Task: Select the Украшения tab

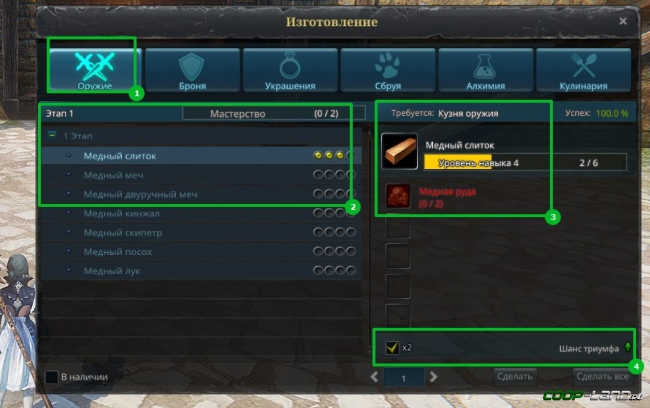Action: click(x=289, y=68)
